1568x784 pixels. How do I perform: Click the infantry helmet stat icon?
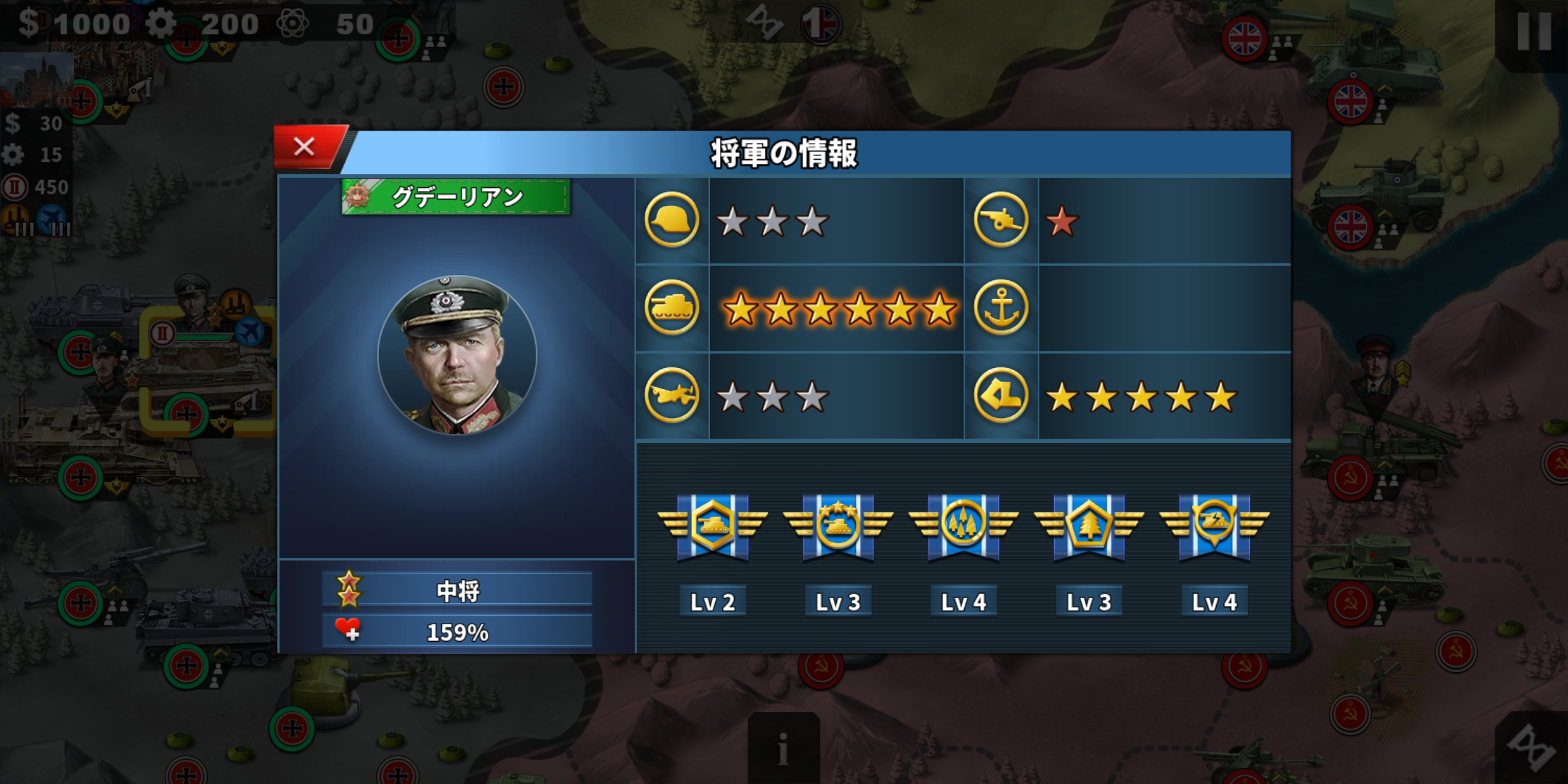click(671, 220)
